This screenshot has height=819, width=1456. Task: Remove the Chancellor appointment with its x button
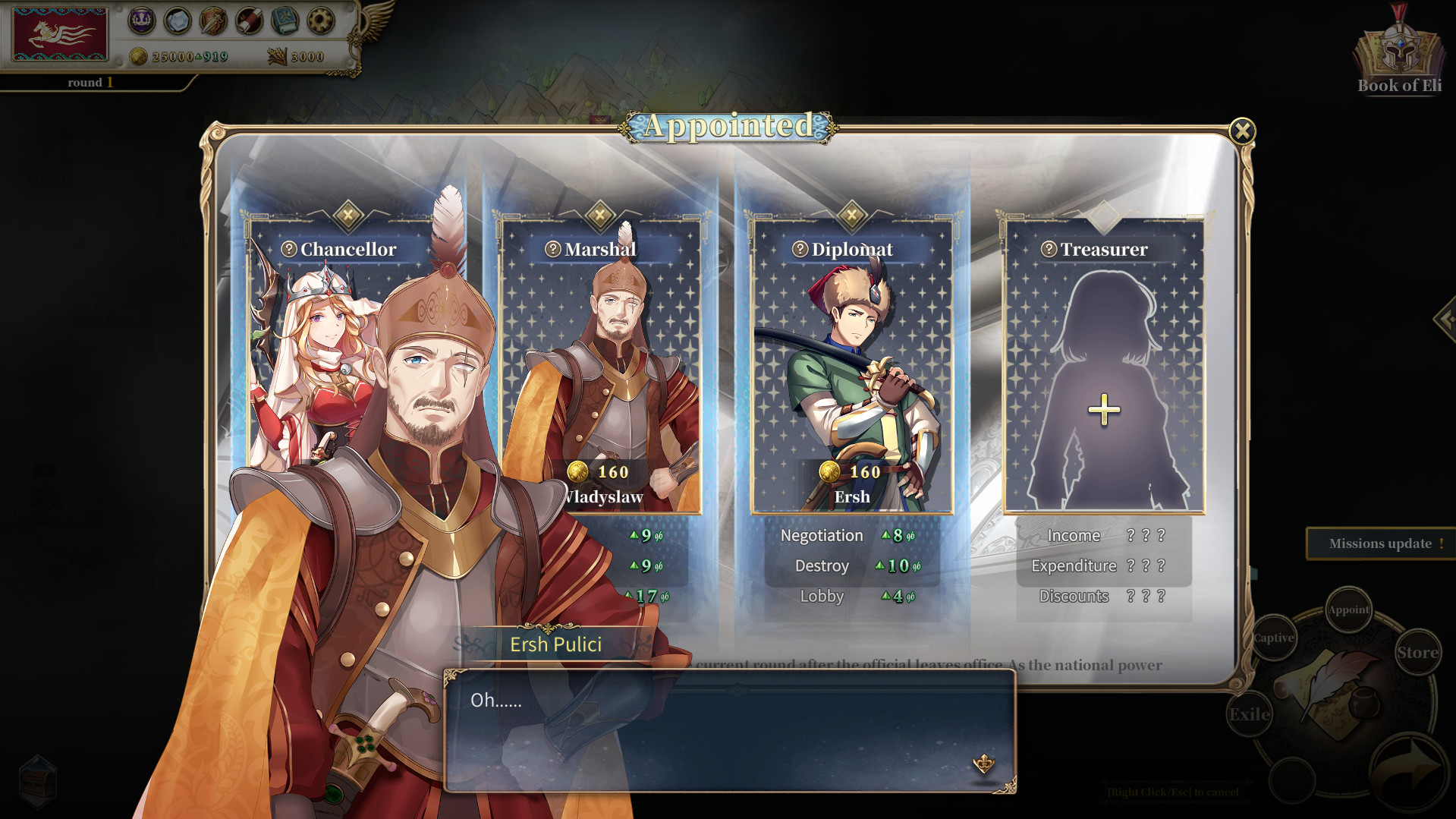(347, 215)
